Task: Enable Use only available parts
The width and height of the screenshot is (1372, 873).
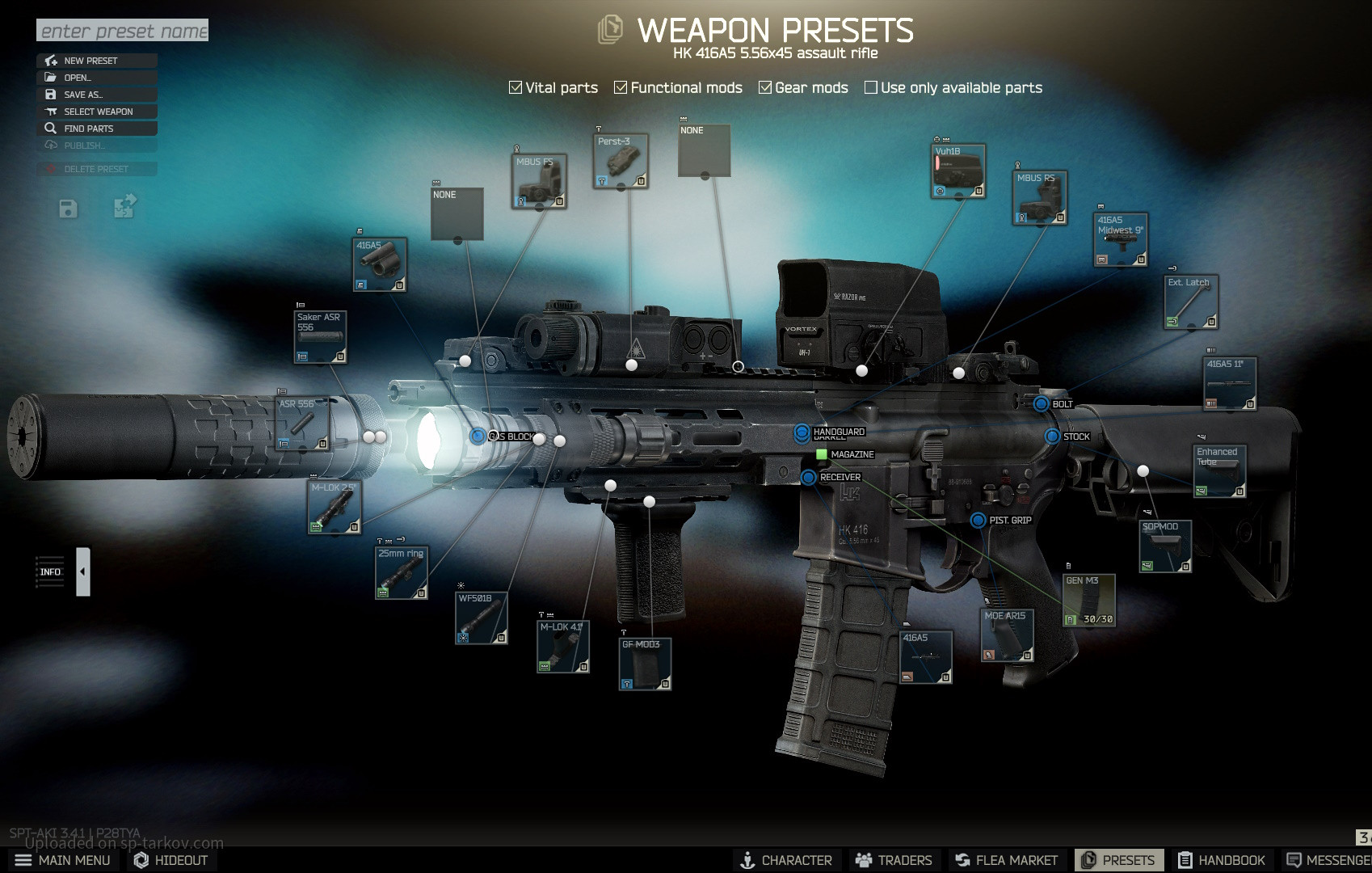Action: point(871,87)
